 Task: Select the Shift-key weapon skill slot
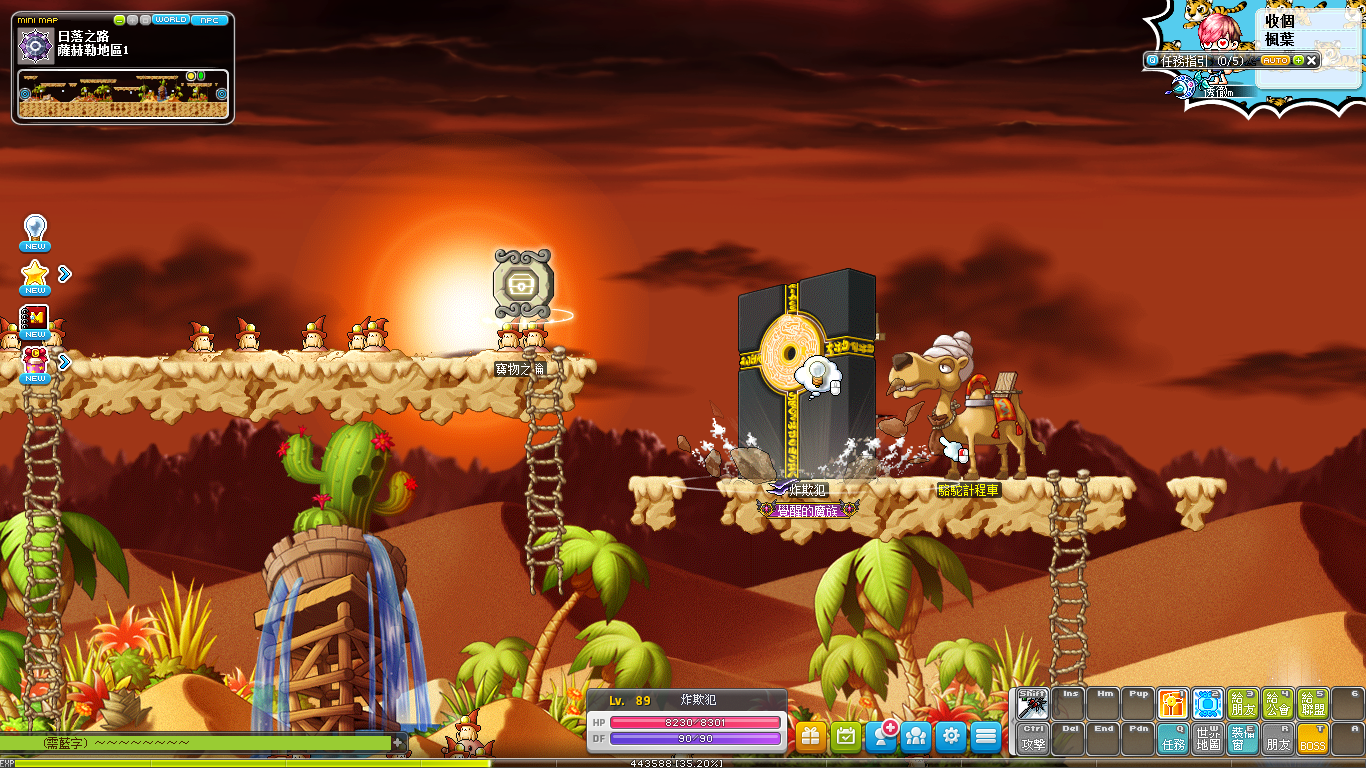pyautogui.click(x=1033, y=704)
